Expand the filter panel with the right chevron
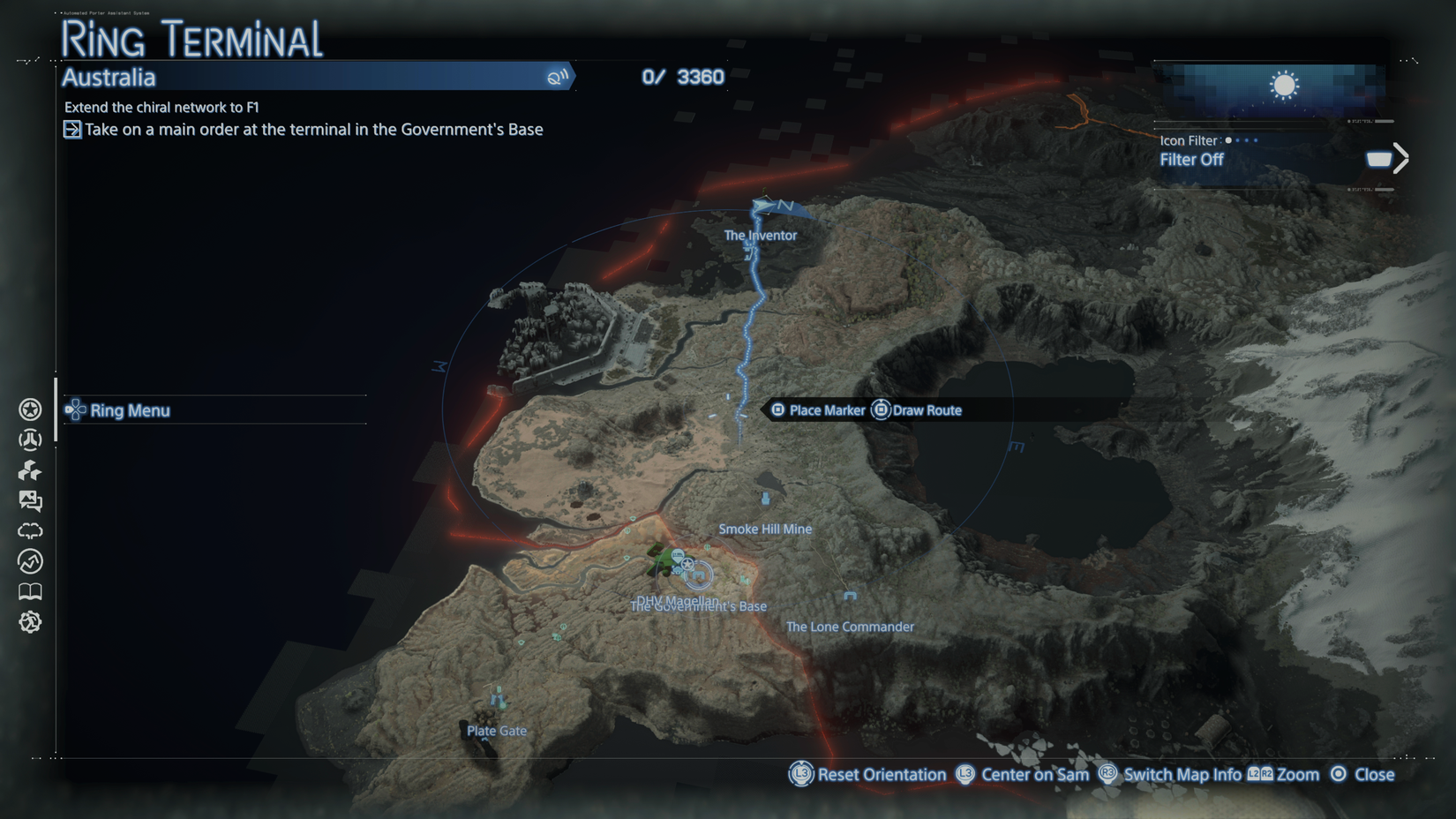 1400,156
